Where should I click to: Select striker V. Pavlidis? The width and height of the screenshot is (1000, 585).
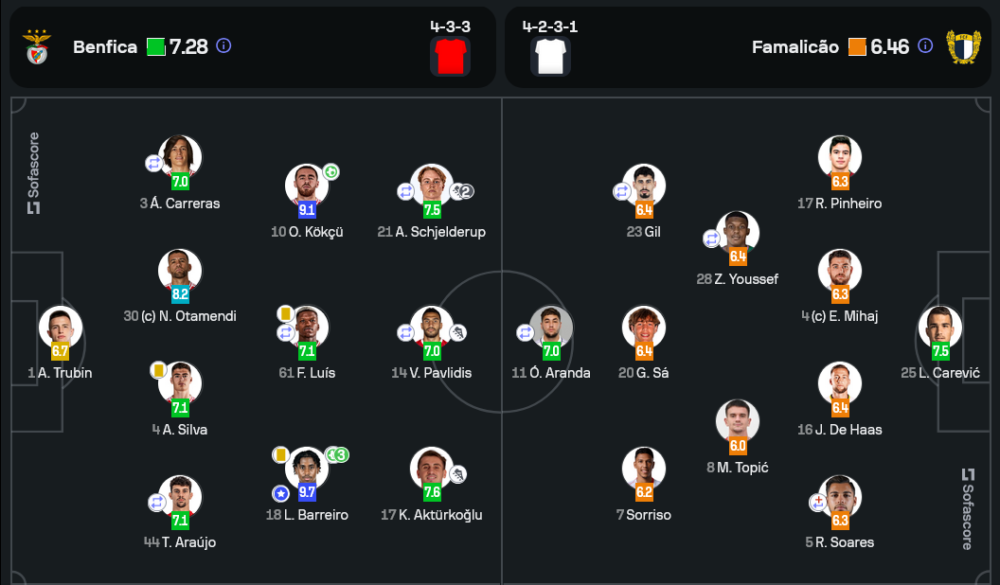coord(432,329)
